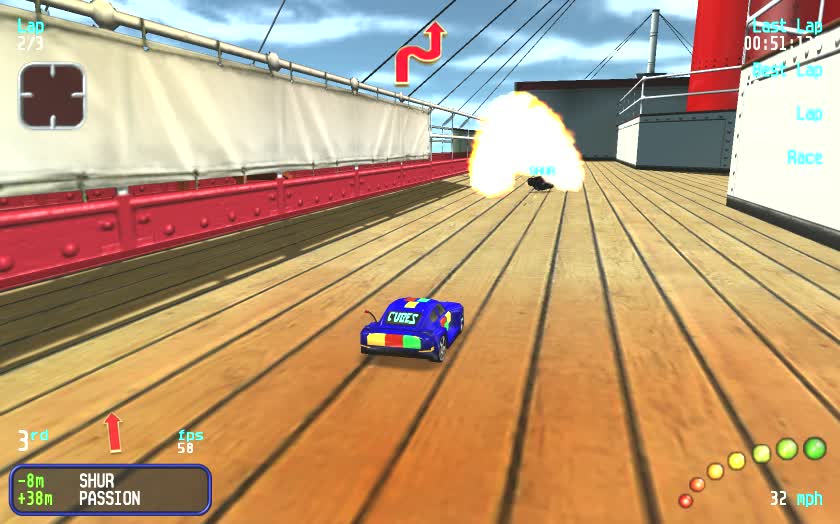
Task: Click the red upcoming-turn arrow indicator
Action: click(x=418, y=54)
